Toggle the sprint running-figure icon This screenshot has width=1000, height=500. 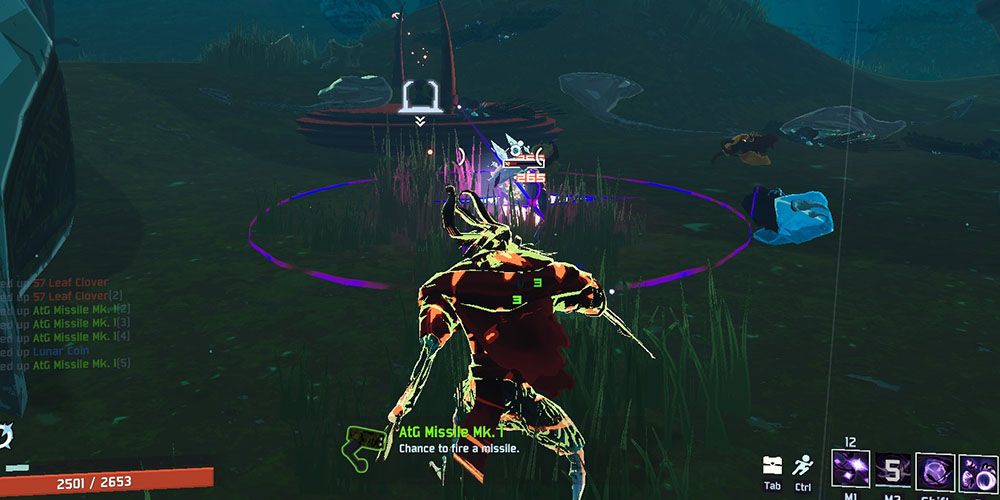(x=802, y=466)
